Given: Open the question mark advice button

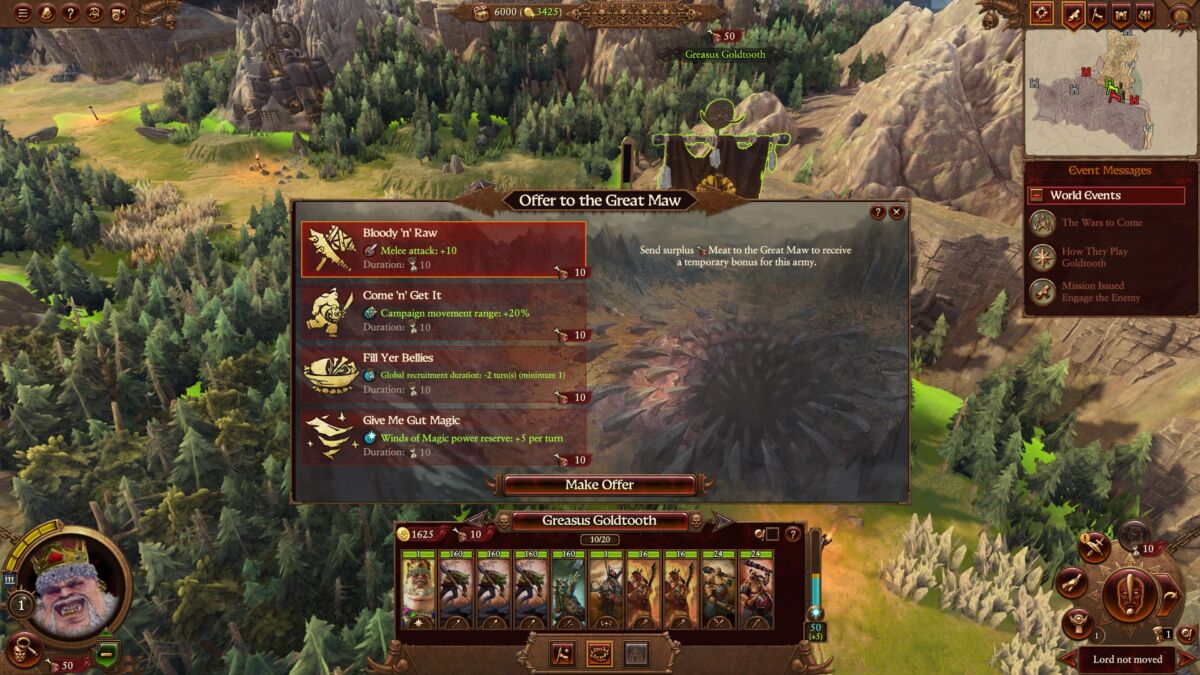Looking at the screenshot, I should pyautogui.click(x=70, y=13).
